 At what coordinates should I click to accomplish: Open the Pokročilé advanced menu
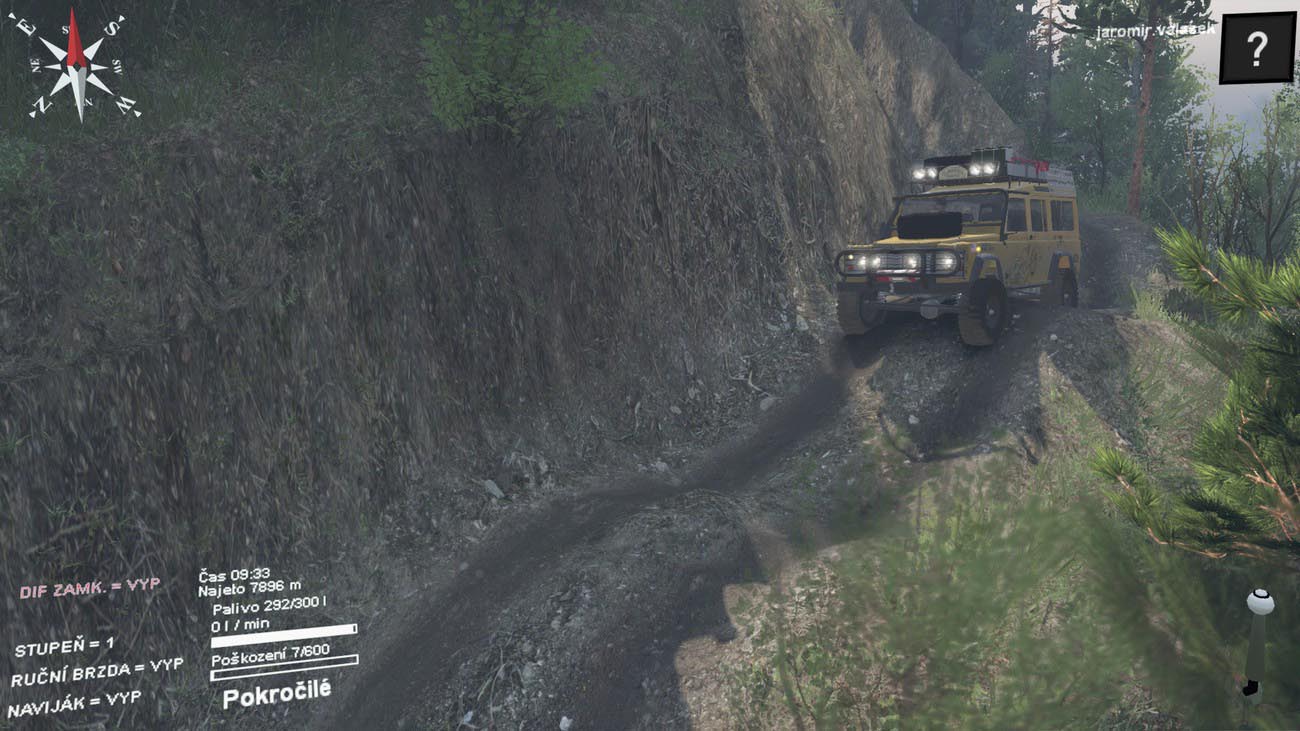(x=276, y=694)
